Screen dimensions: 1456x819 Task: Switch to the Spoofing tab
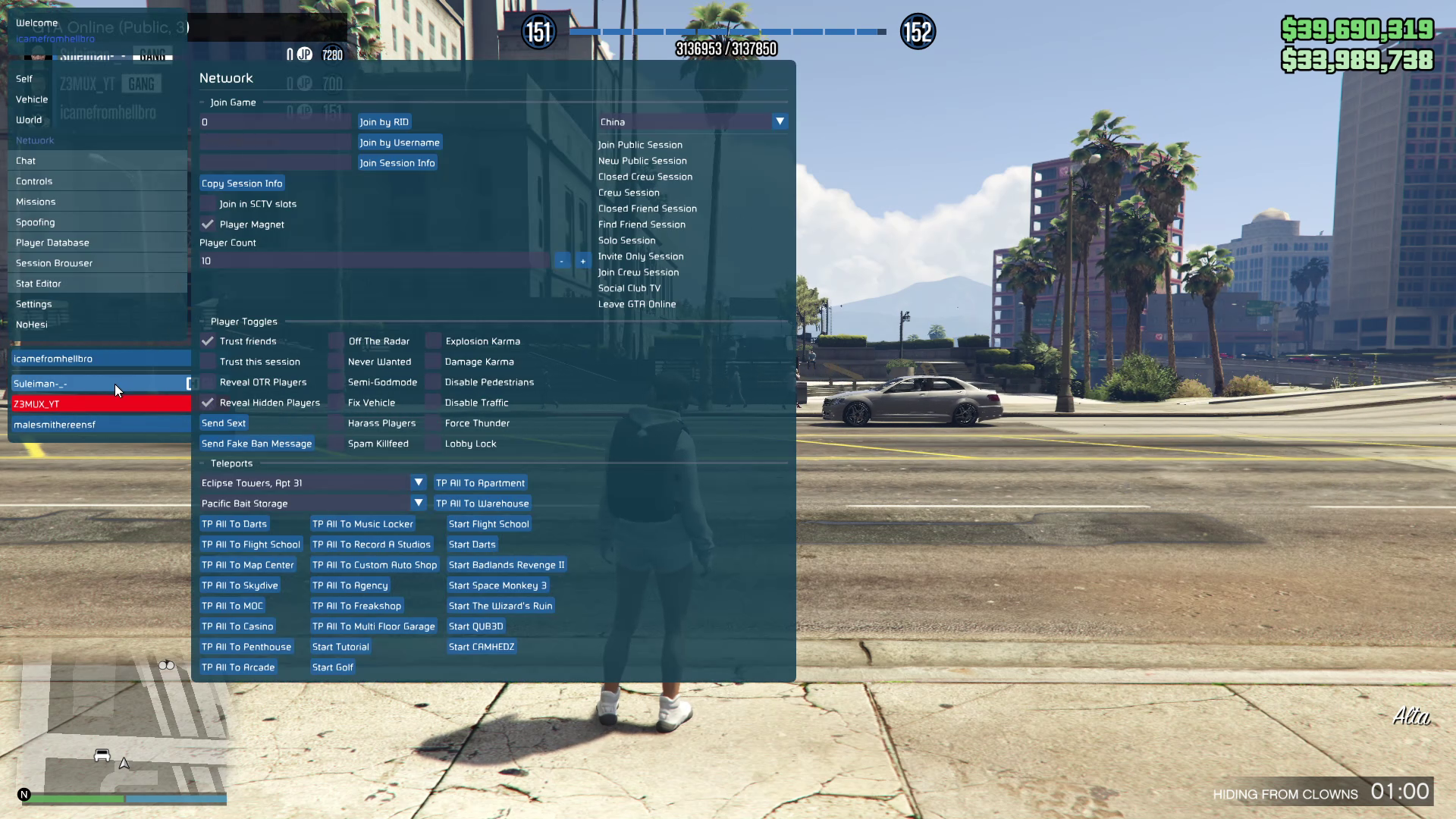tap(35, 222)
